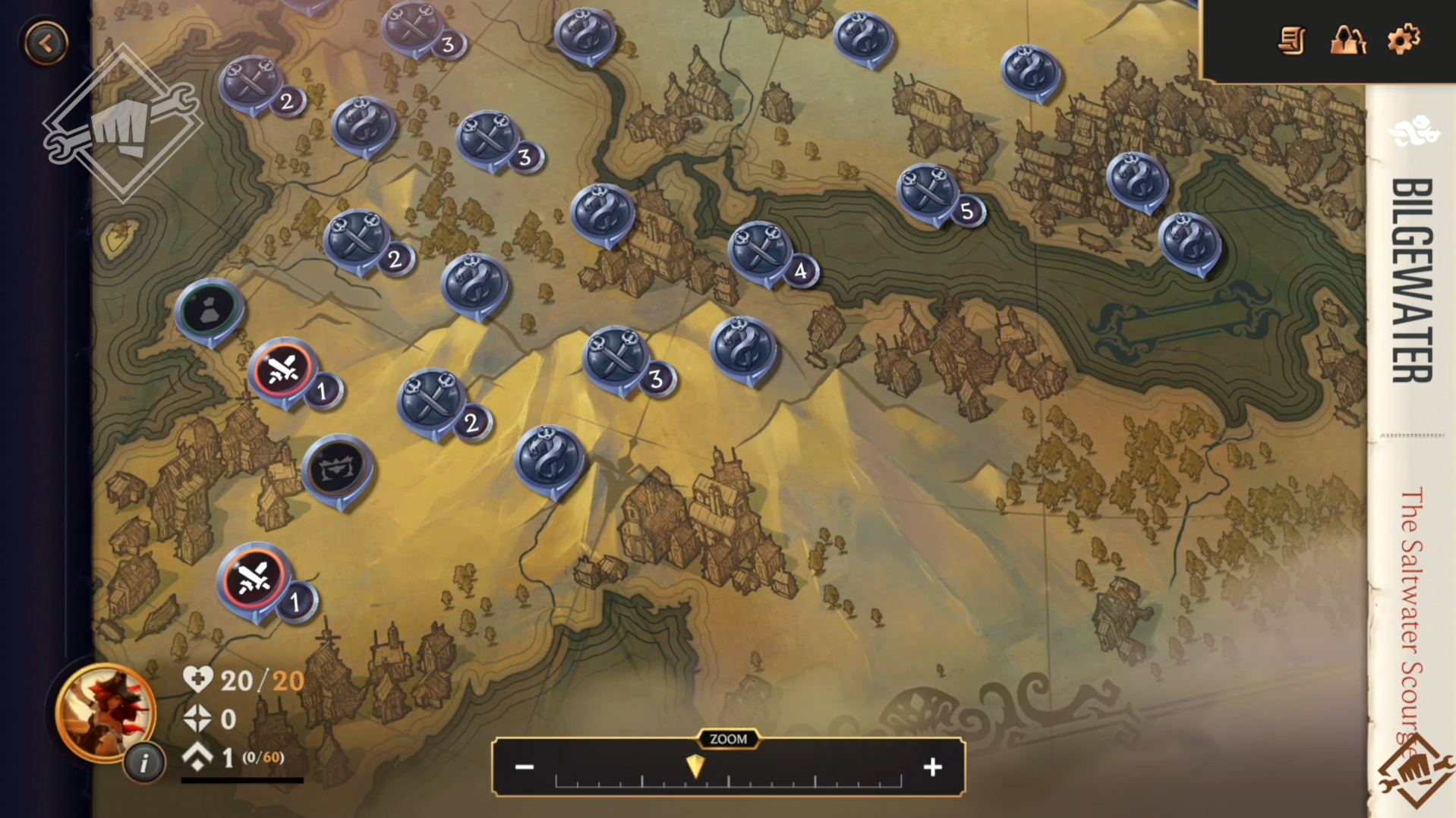Open the scroll log icon
1456x818 pixels.
[1291, 40]
